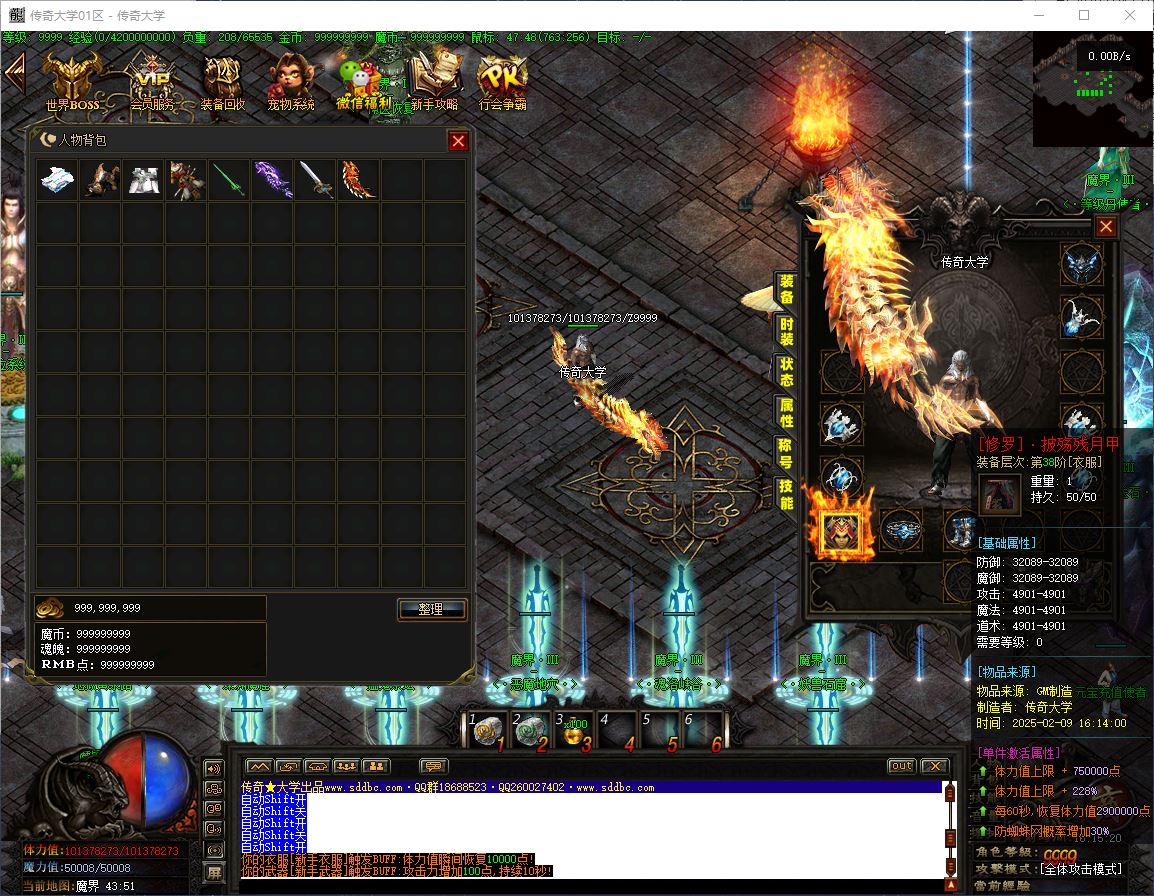
Task: Open the 世界BOSS menu
Action: (72, 80)
